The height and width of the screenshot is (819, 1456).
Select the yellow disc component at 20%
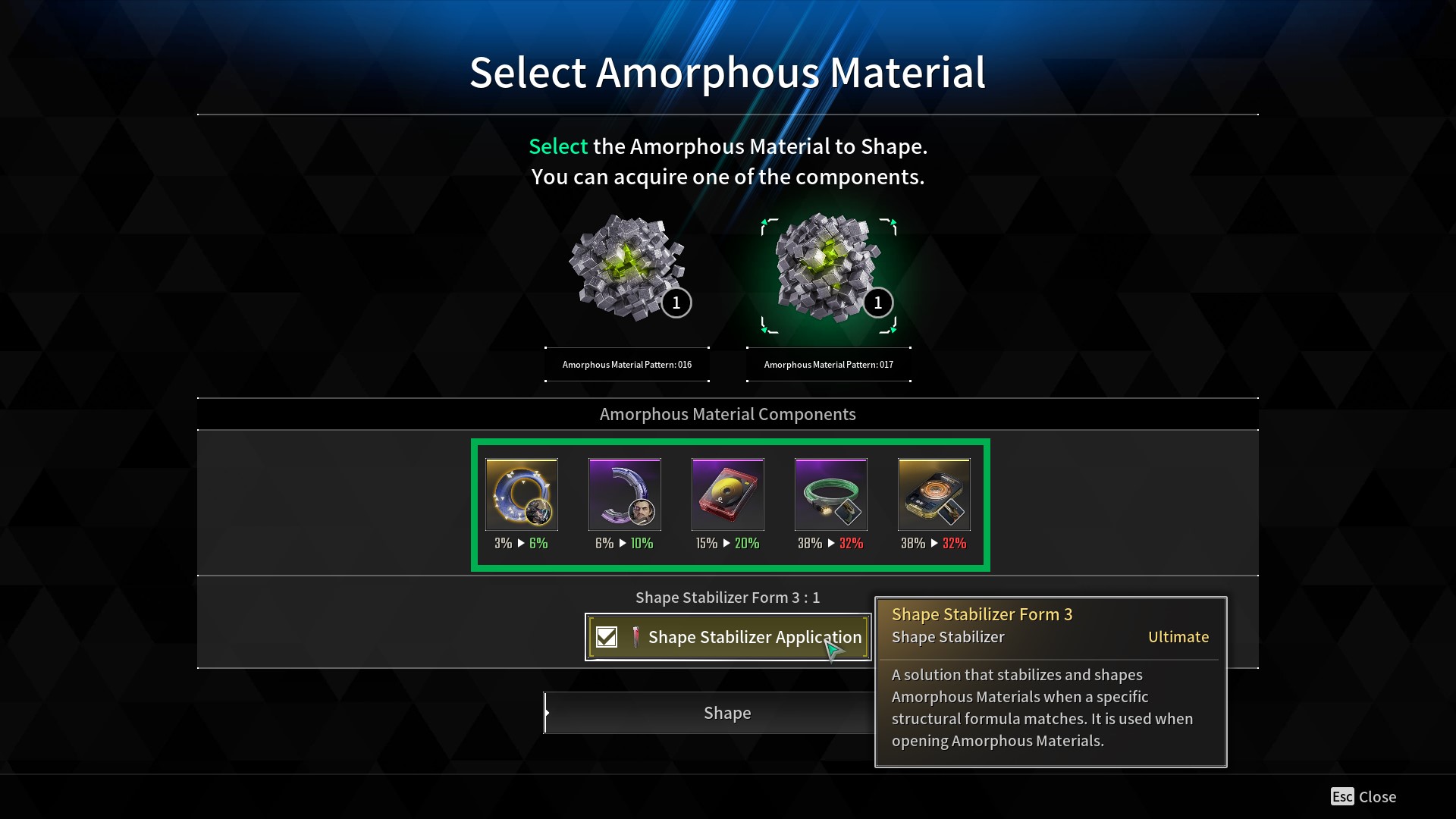(x=728, y=494)
